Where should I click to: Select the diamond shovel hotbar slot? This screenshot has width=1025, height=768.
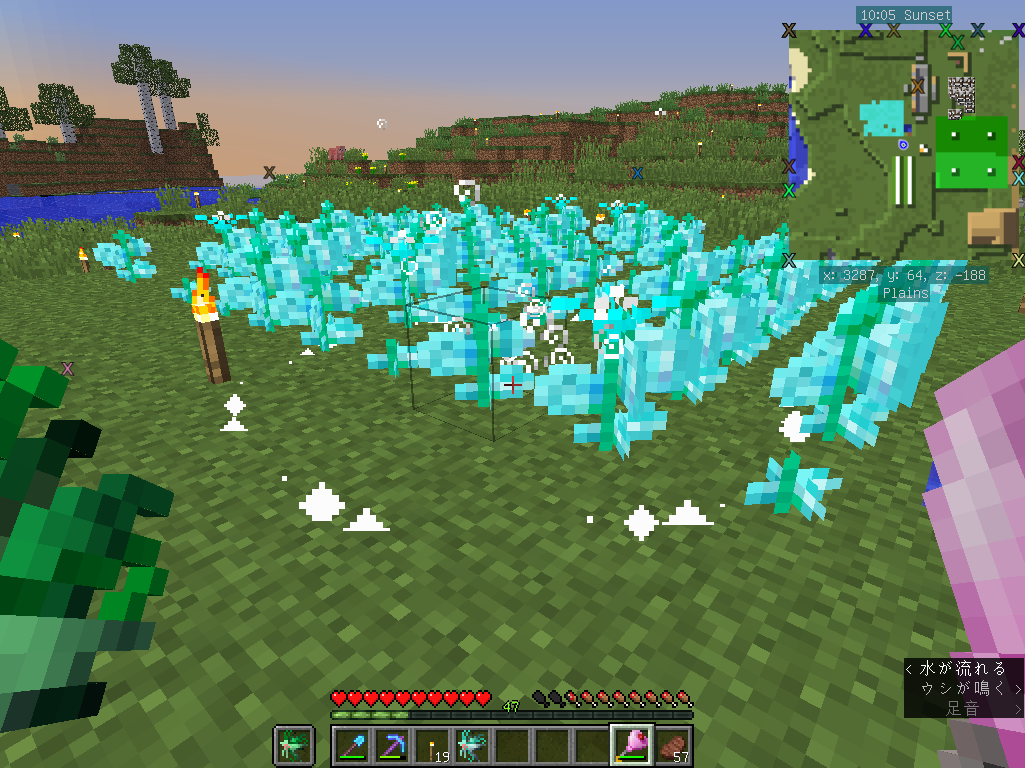pos(351,745)
